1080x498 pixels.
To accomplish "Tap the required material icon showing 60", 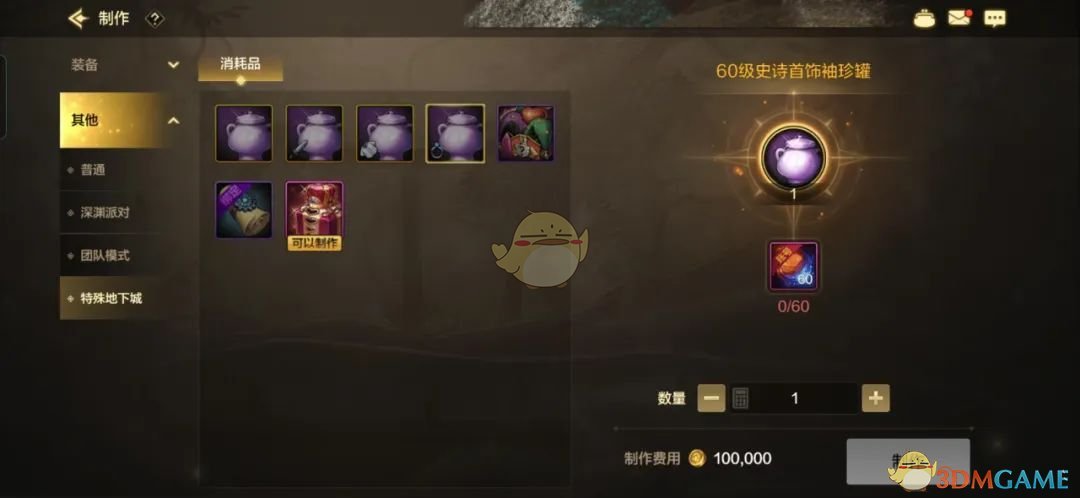I will tap(793, 267).
